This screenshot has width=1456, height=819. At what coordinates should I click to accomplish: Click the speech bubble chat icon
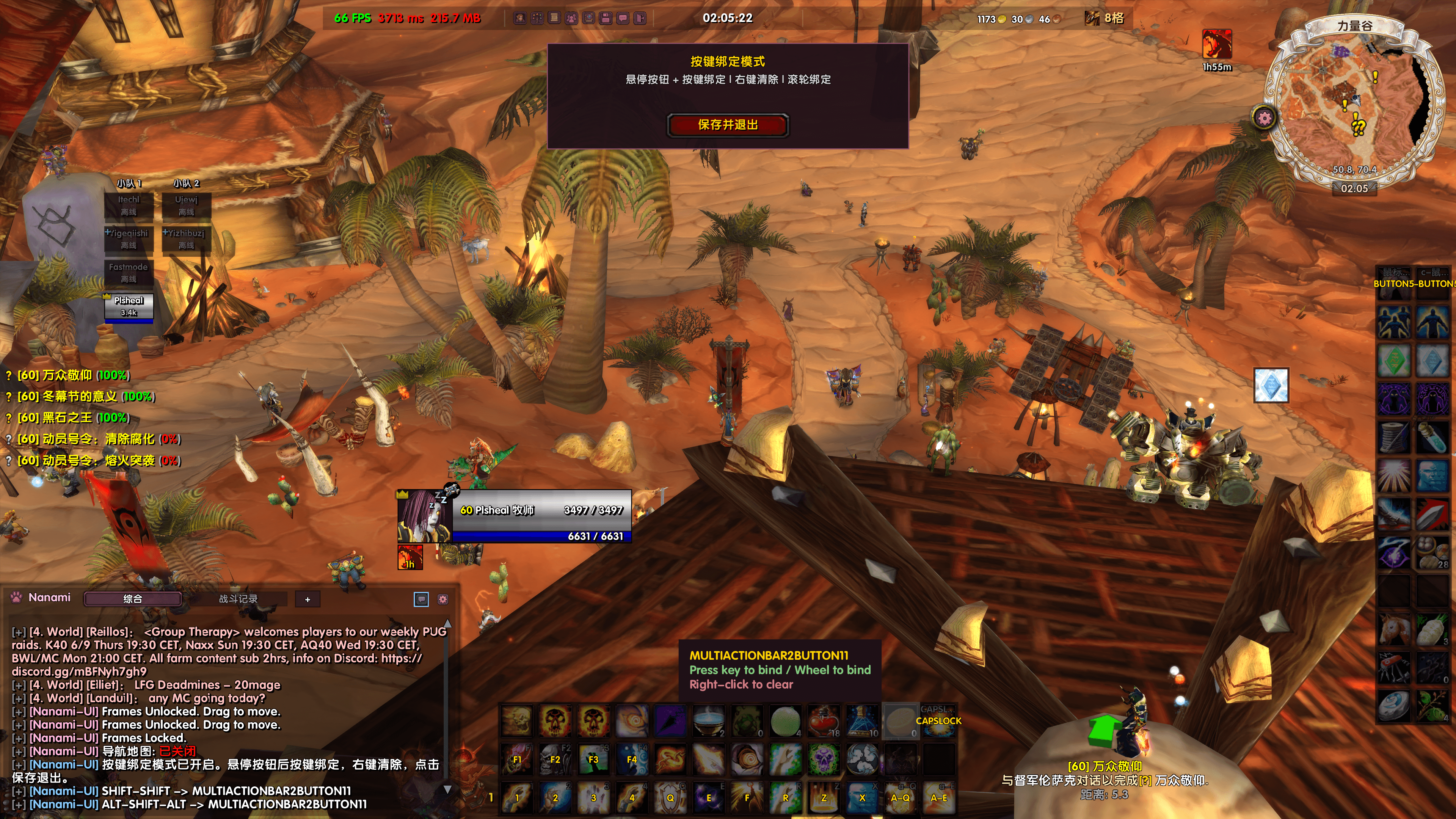pos(421,599)
